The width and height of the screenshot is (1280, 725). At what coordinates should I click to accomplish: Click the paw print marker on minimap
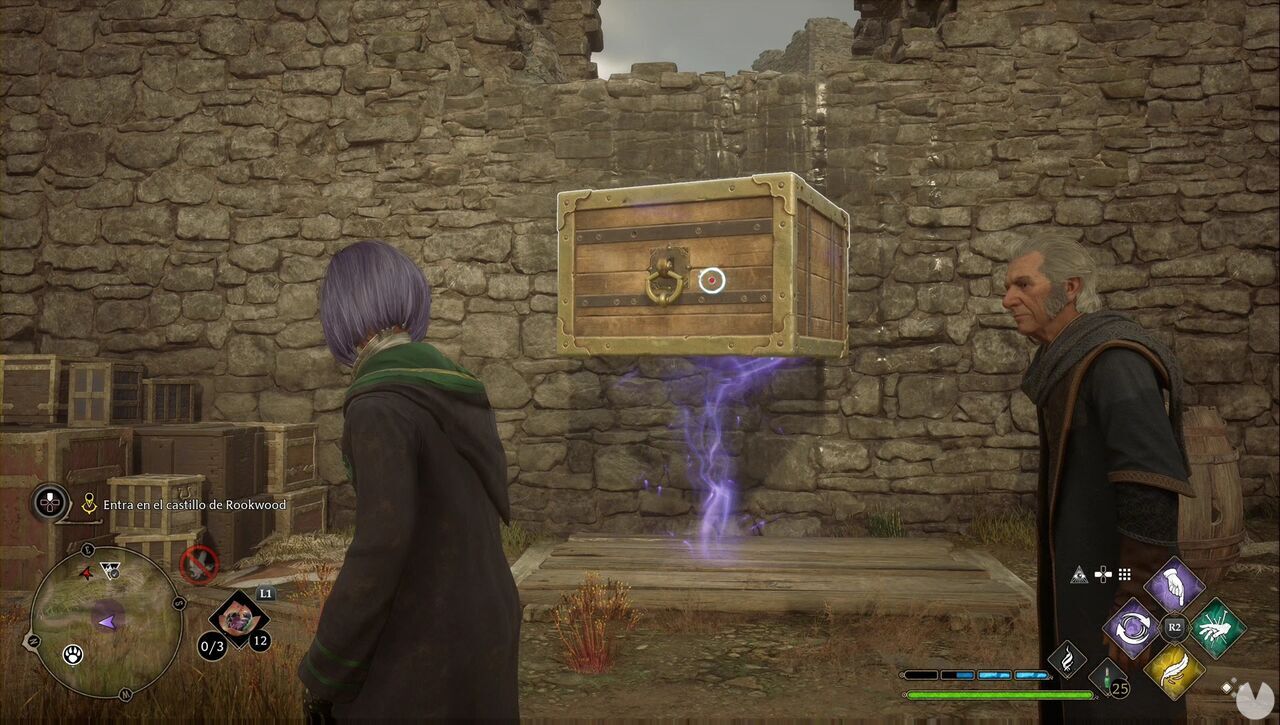[73, 654]
